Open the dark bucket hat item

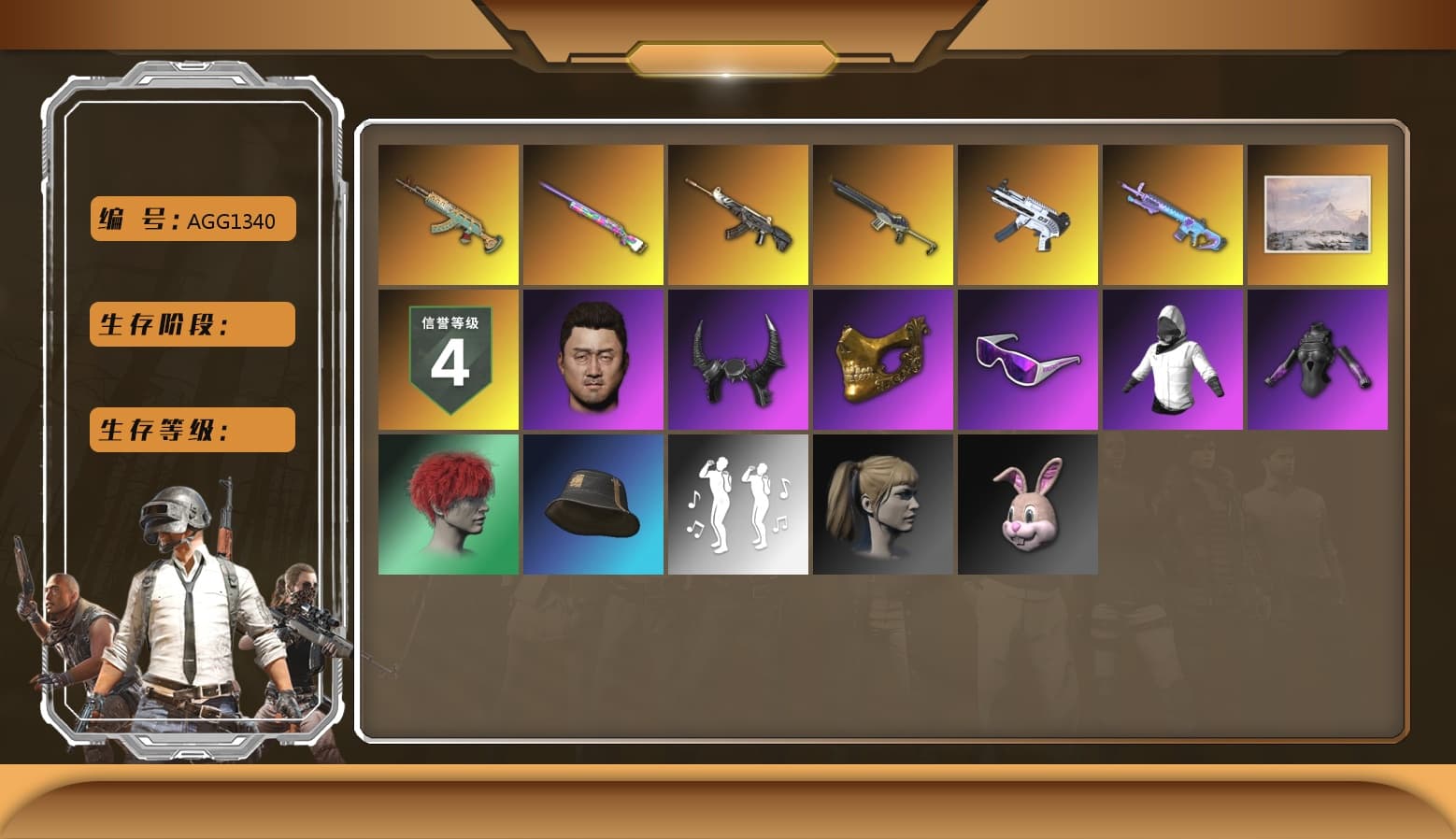pyautogui.click(x=592, y=505)
